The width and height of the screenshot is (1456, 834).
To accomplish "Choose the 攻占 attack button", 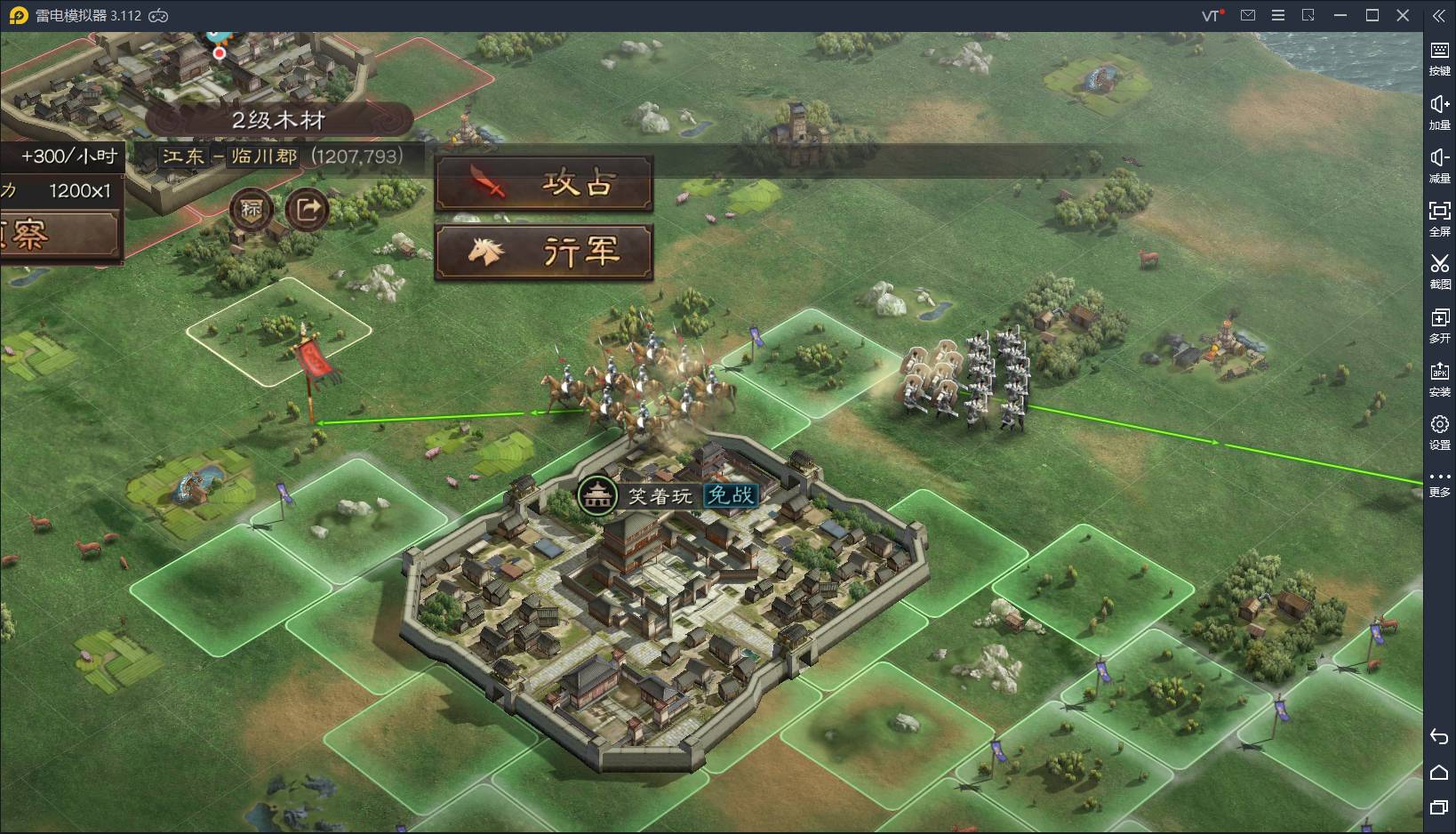I will 543,184.
